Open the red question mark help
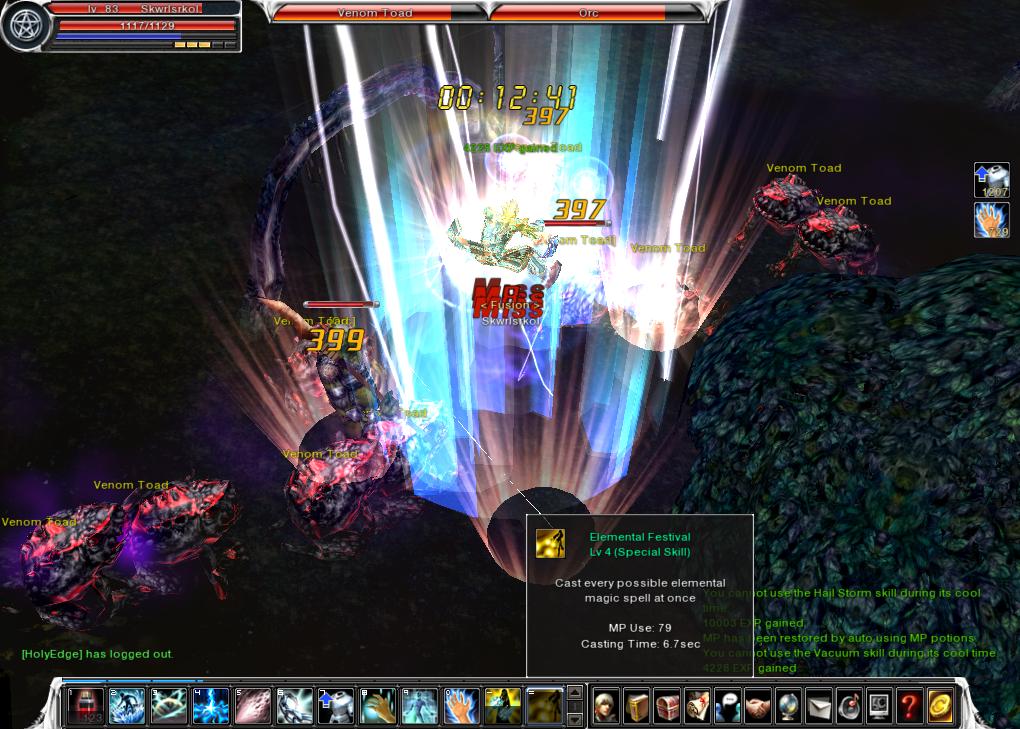 click(909, 706)
